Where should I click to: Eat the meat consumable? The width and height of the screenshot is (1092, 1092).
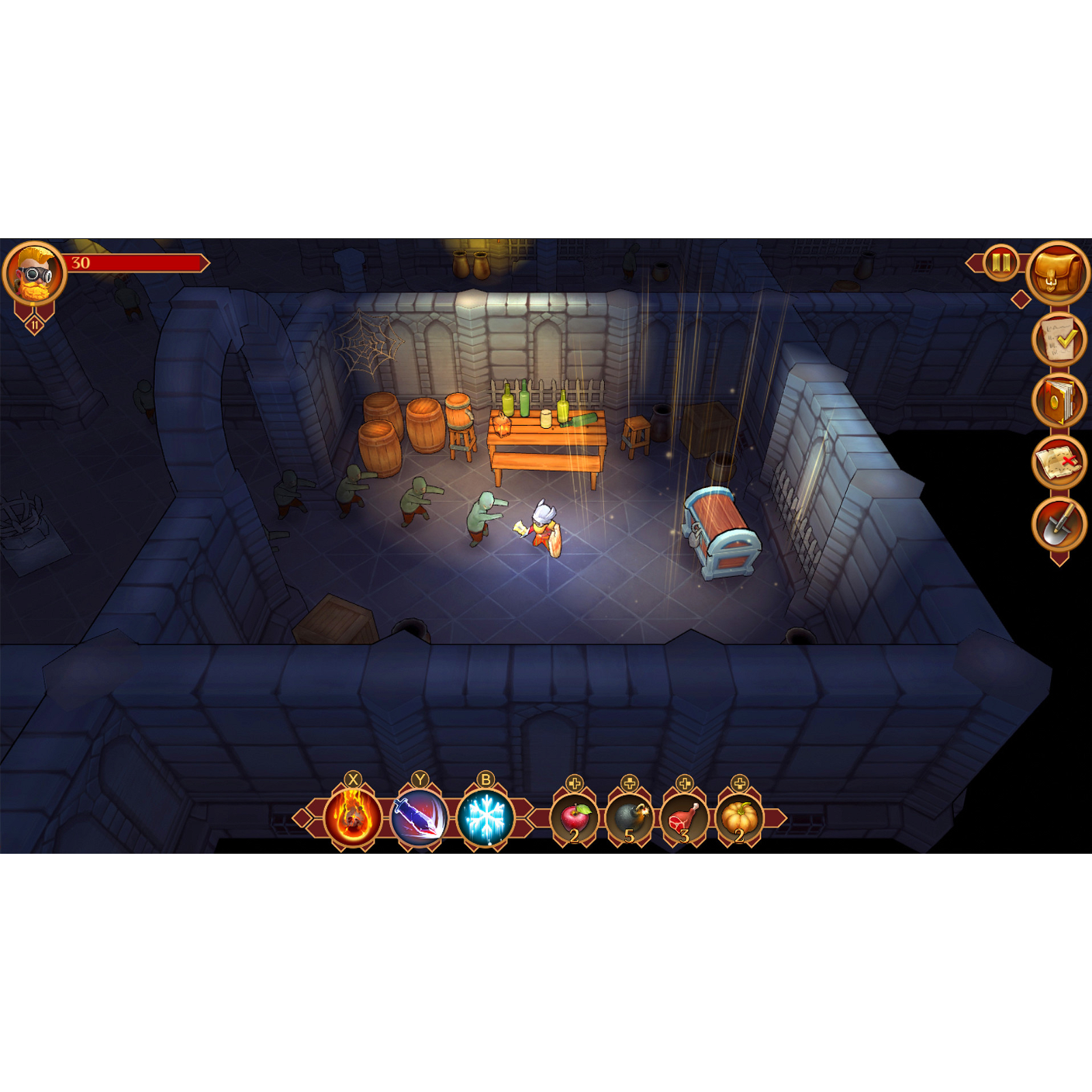click(682, 822)
